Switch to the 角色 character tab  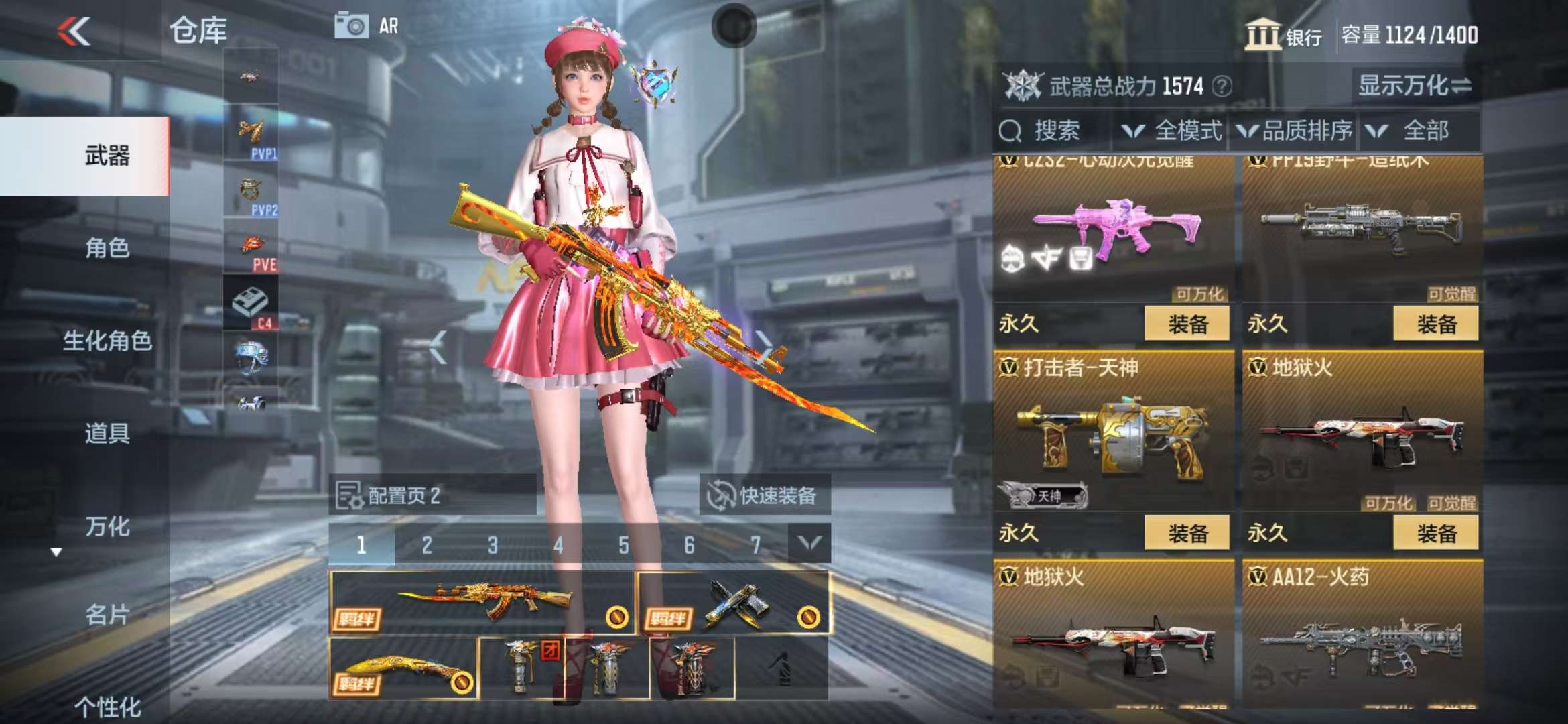107,249
